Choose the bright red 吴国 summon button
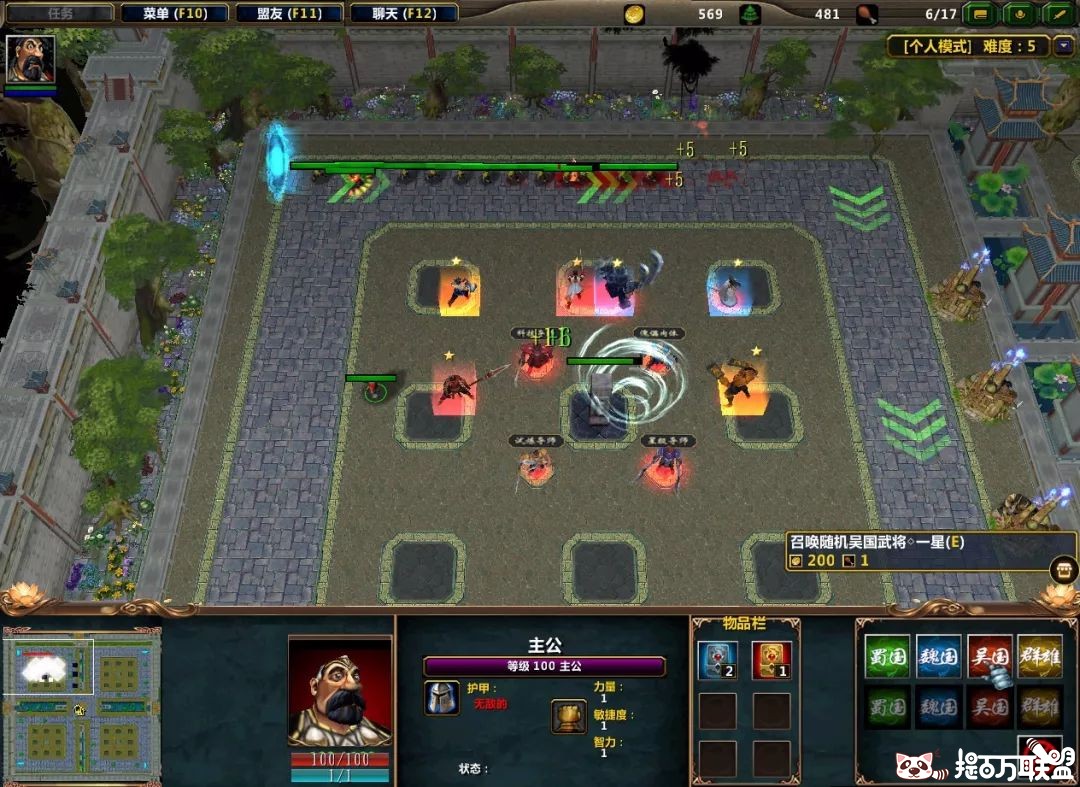This screenshot has width=1080, height=787. click(990, 656)
